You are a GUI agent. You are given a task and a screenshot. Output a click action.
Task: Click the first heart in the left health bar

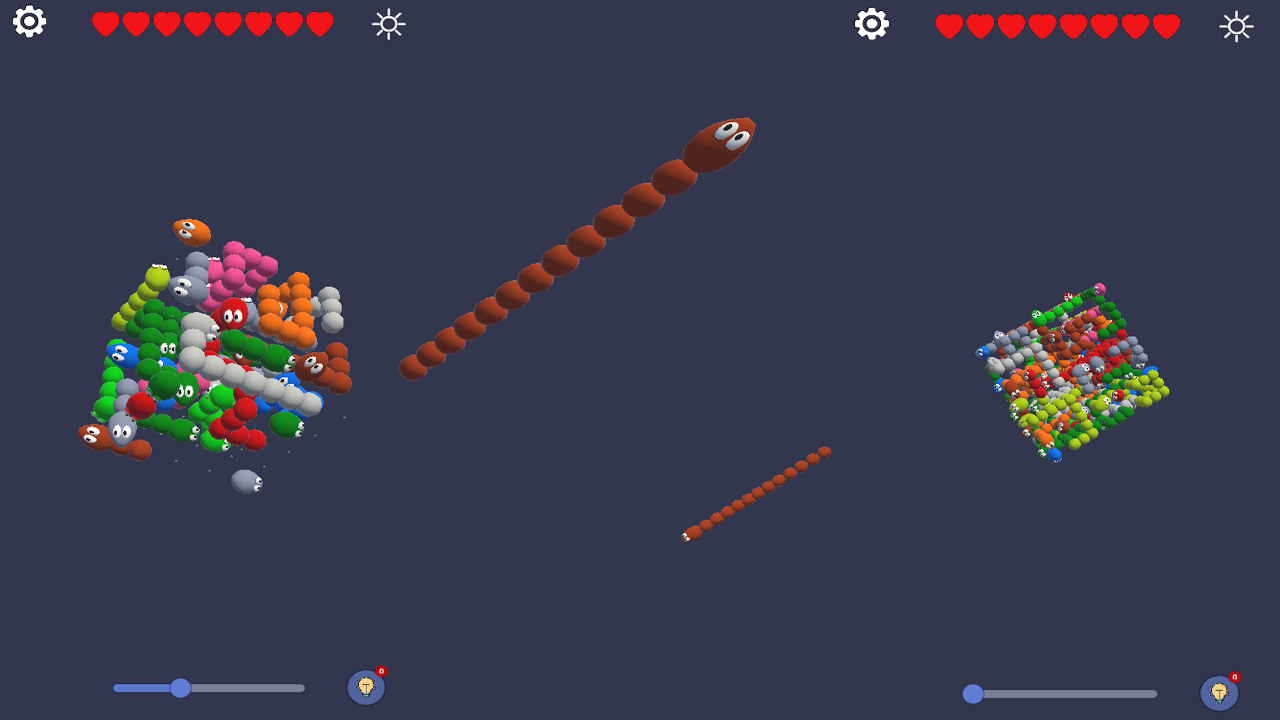tap(103, 22)
